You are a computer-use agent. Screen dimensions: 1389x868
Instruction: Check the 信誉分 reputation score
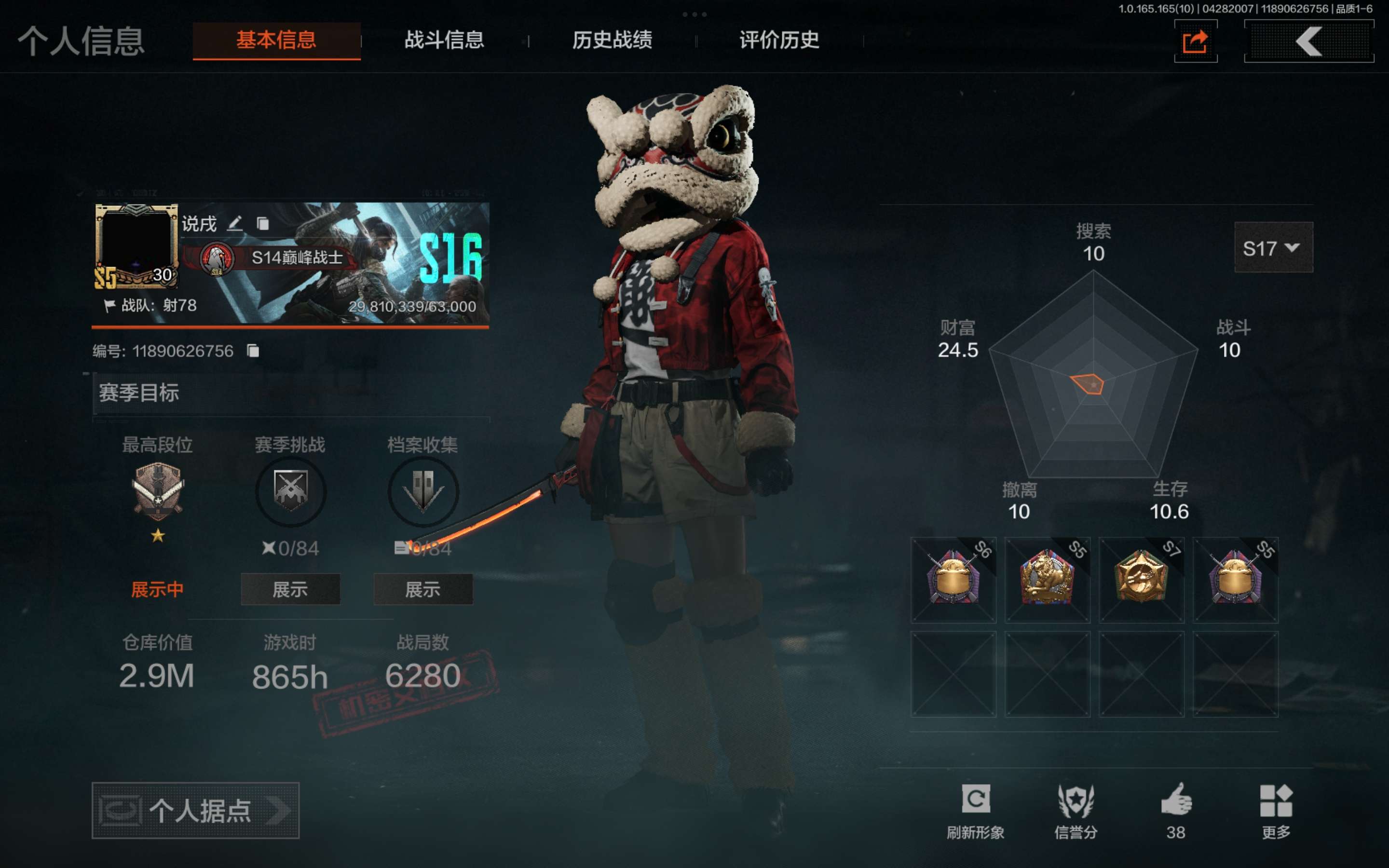tap(1076, 810)
